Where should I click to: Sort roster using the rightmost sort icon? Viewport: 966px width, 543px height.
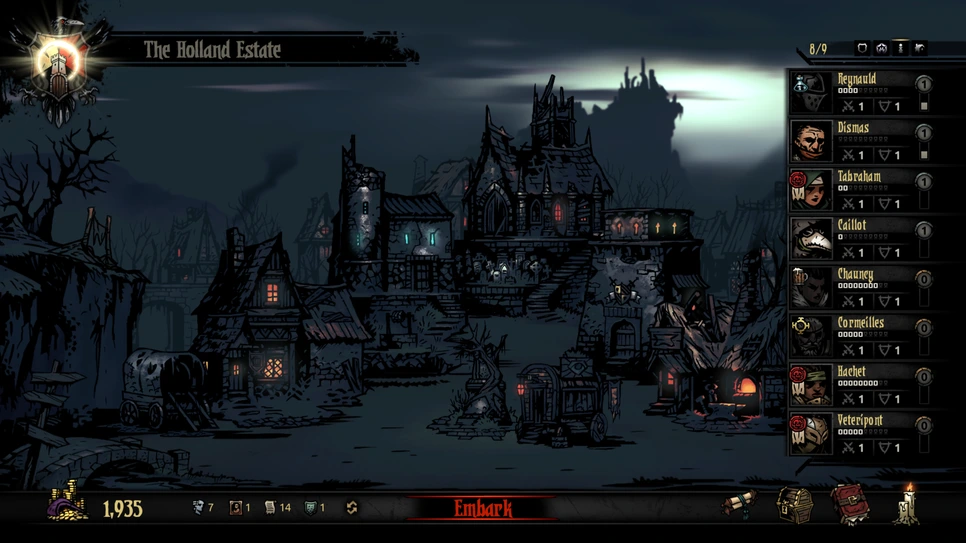pyautogui.click(x=919, y=48)
